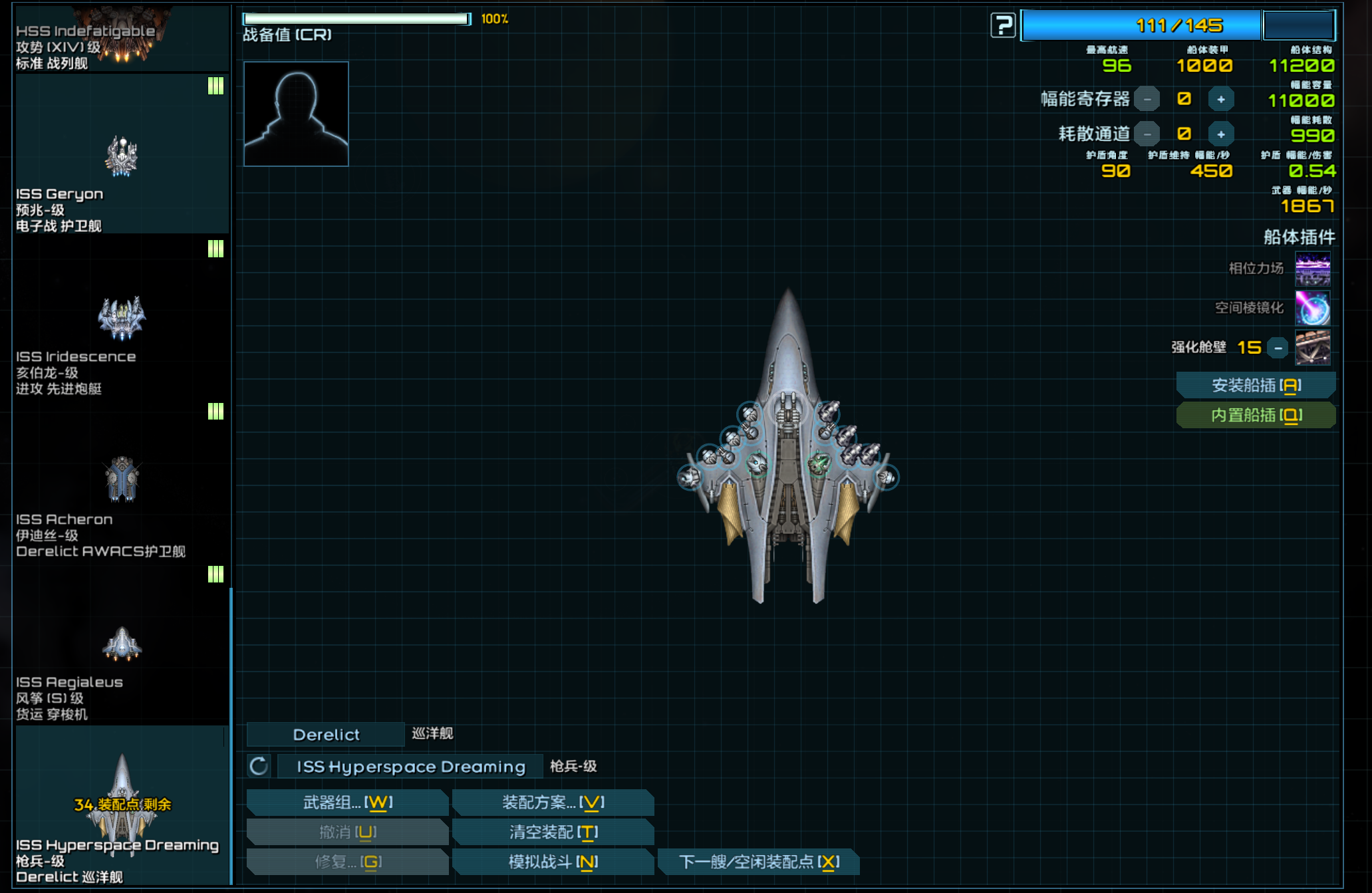Decrease 幅能寄存器 flux capacitors with minus
1372x893 pixels.
click(1147, 100)
